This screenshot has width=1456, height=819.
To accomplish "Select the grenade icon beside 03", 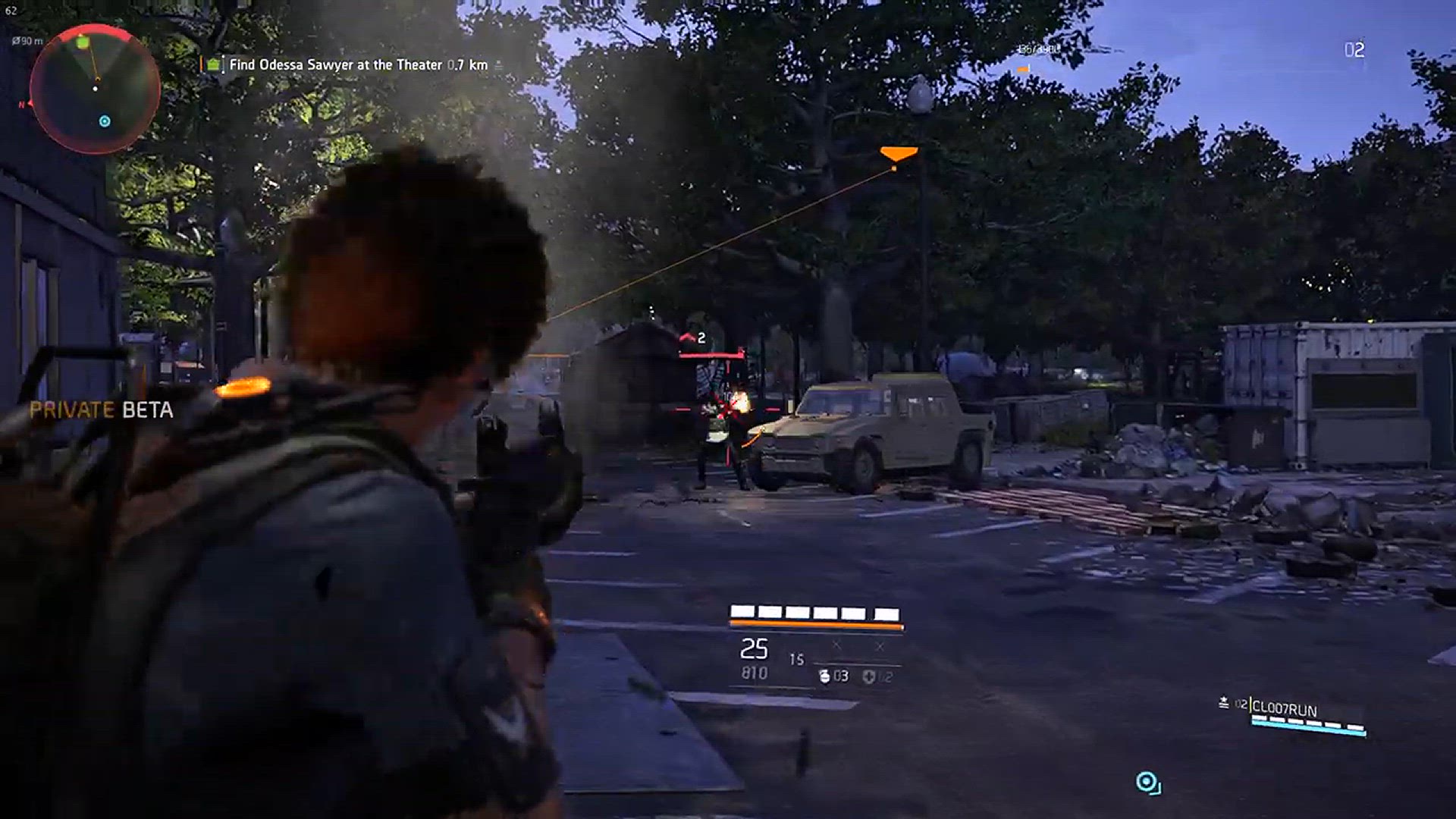I will pos(824,676).
